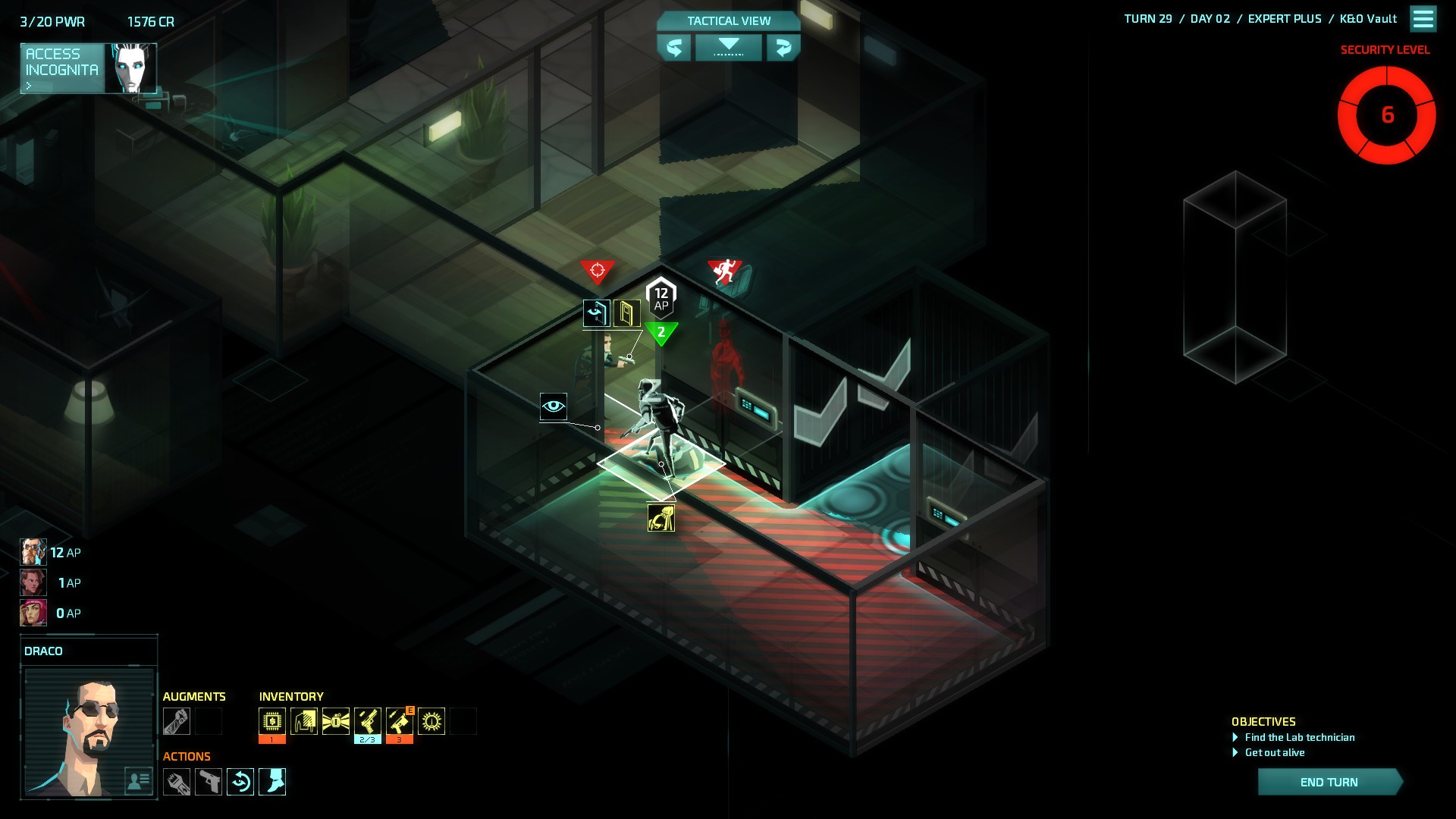Select the credit chip inventory item

(272, 721)
